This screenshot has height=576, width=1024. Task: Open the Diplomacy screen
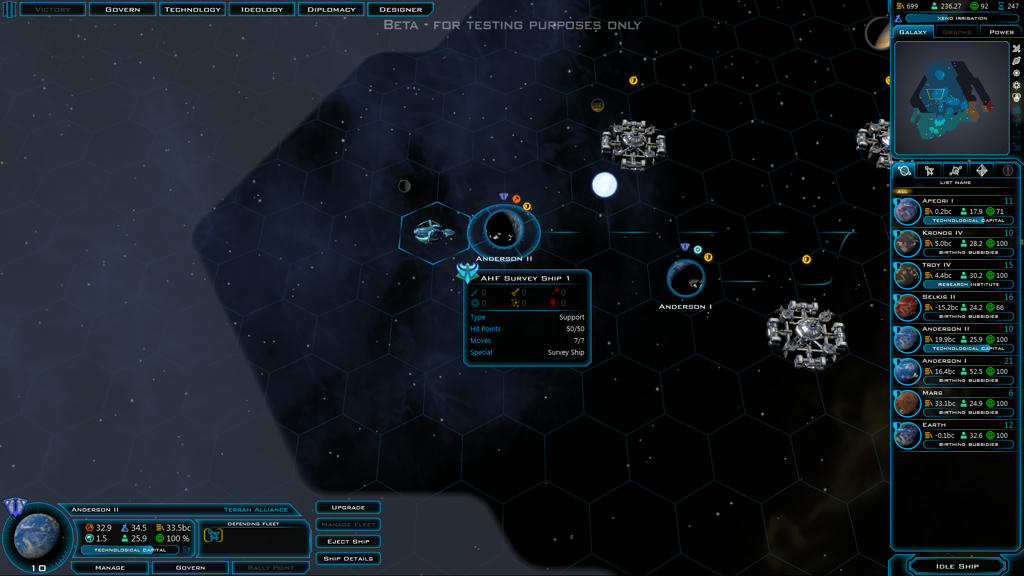coord(331,10)
